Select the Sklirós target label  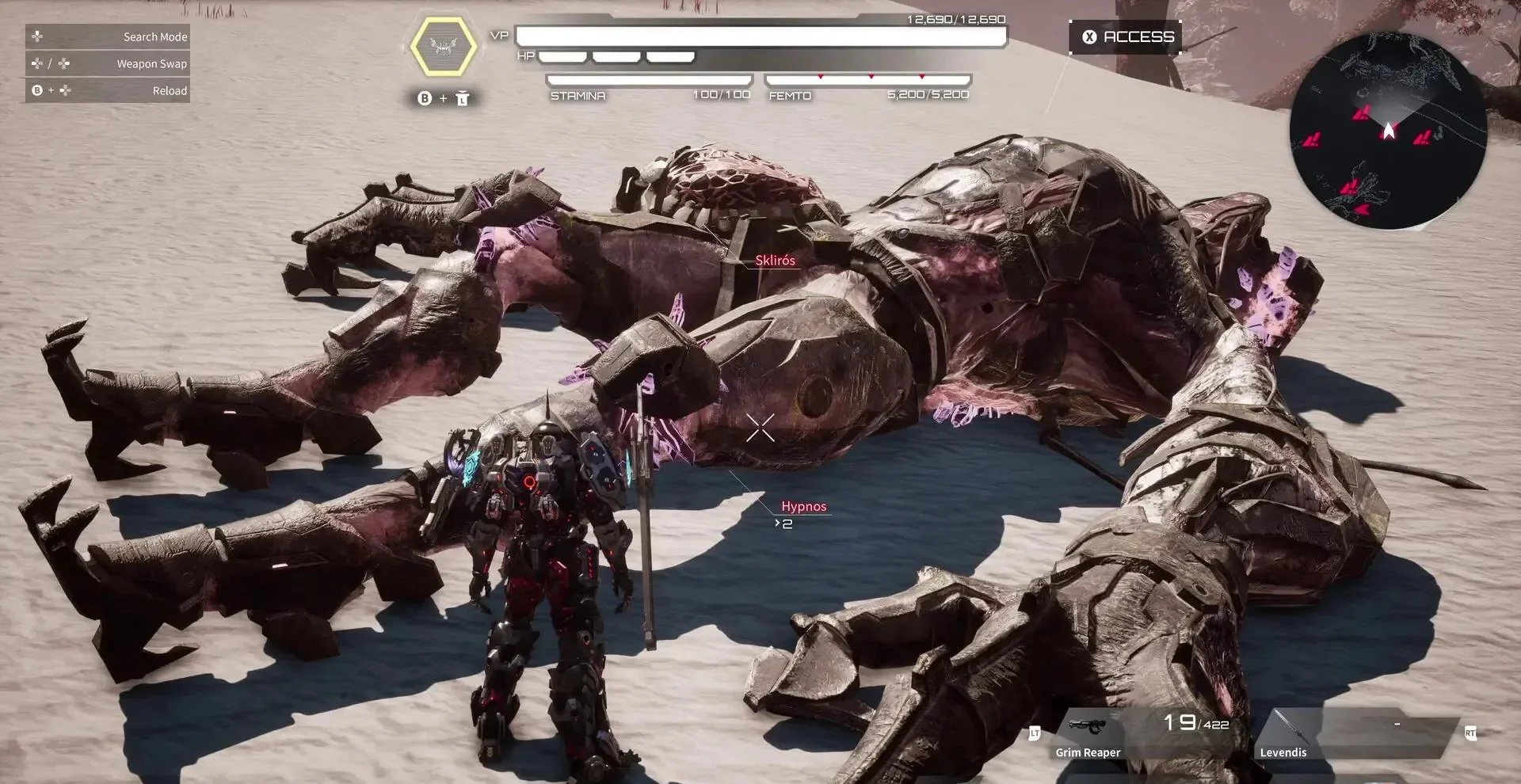pos(775,261)
